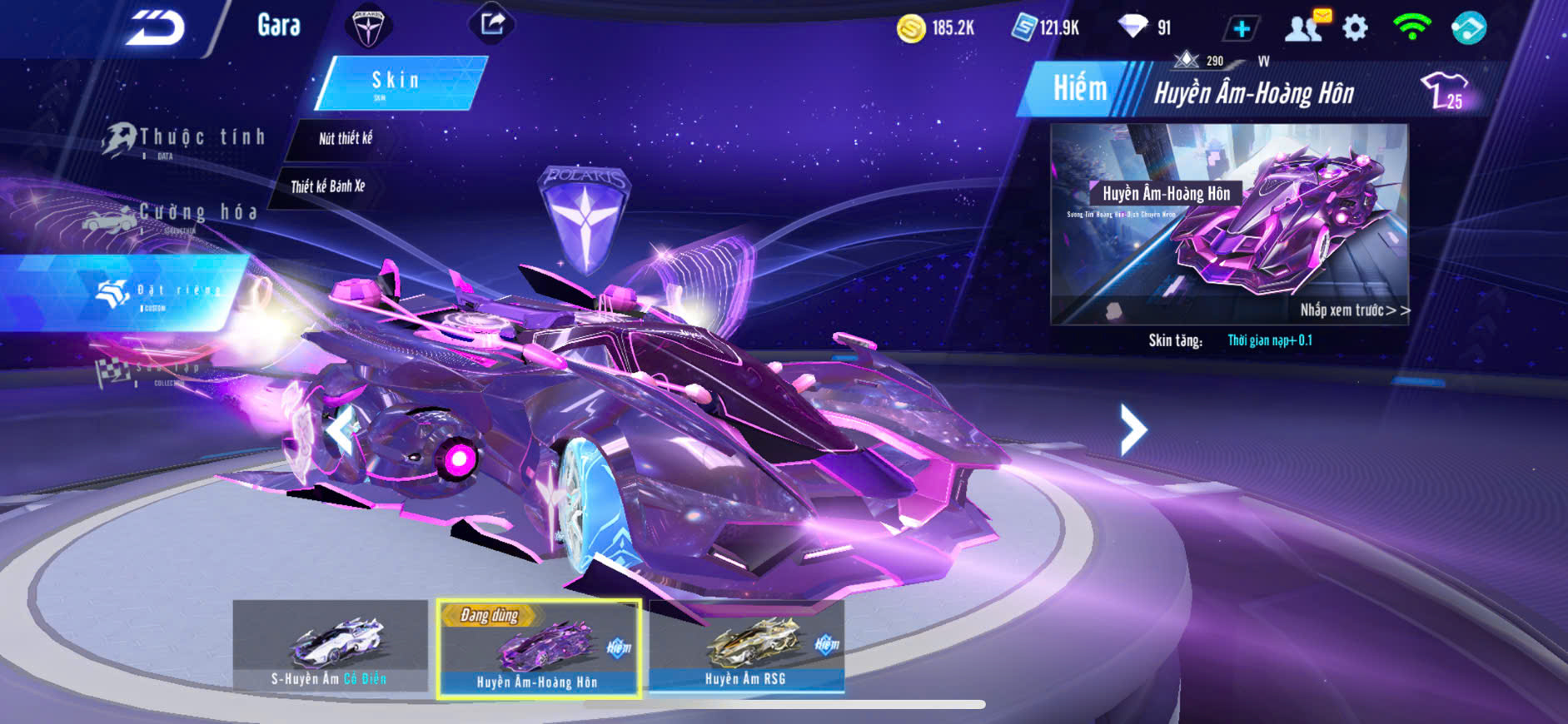The width and height of the screenshot is (1568, 724).
Task: Switch to the Skin tab
Action: point(397,82)
